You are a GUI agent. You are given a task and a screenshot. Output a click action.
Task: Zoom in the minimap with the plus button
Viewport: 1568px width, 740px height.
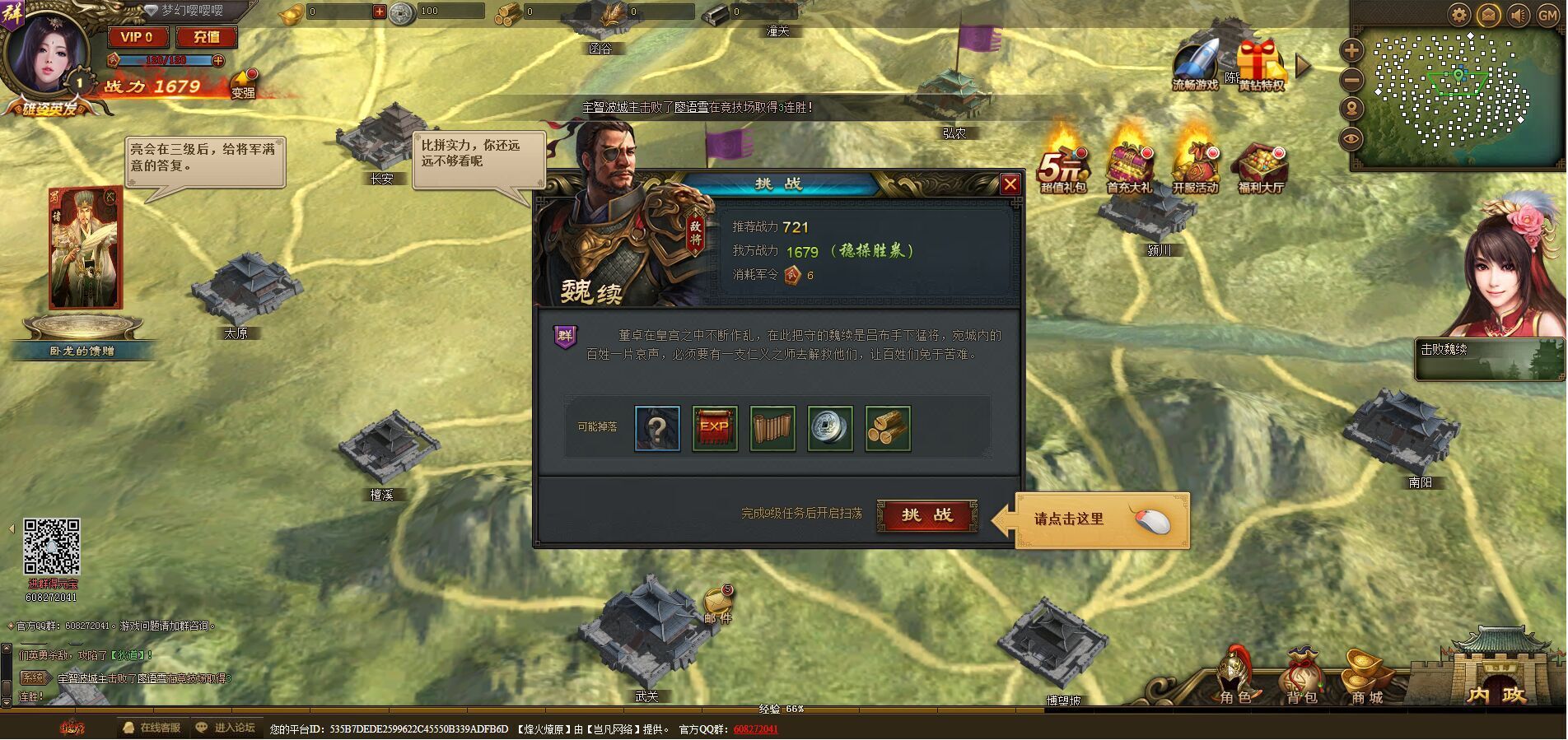click(x=1351, y=50)
